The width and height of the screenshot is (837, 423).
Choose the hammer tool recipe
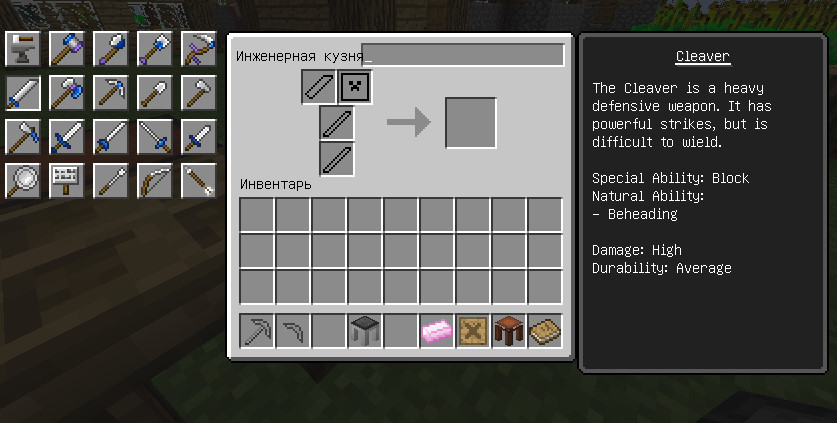(66, 49)
